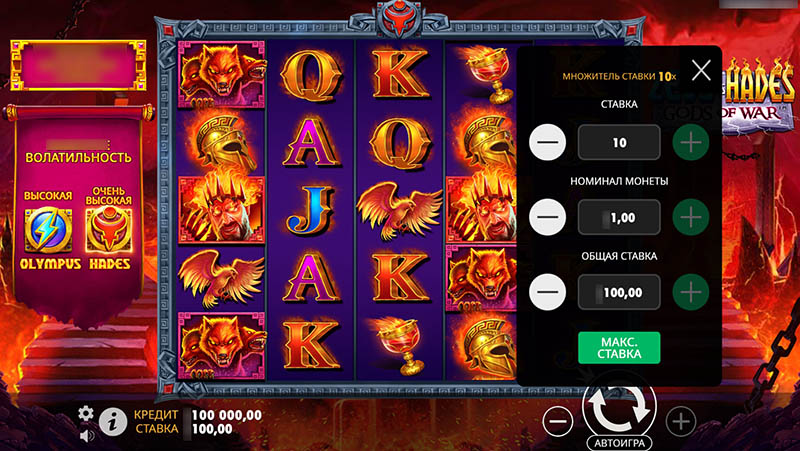Decrease the СТАВКА bet value
Screen dimensions: 800x451
pyautogui.click(x=548, y=142)
